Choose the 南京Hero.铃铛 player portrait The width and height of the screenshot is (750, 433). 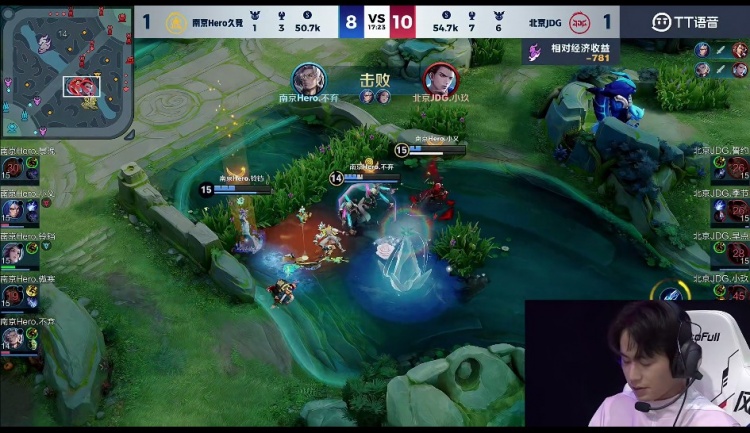[x=14, y=254]
